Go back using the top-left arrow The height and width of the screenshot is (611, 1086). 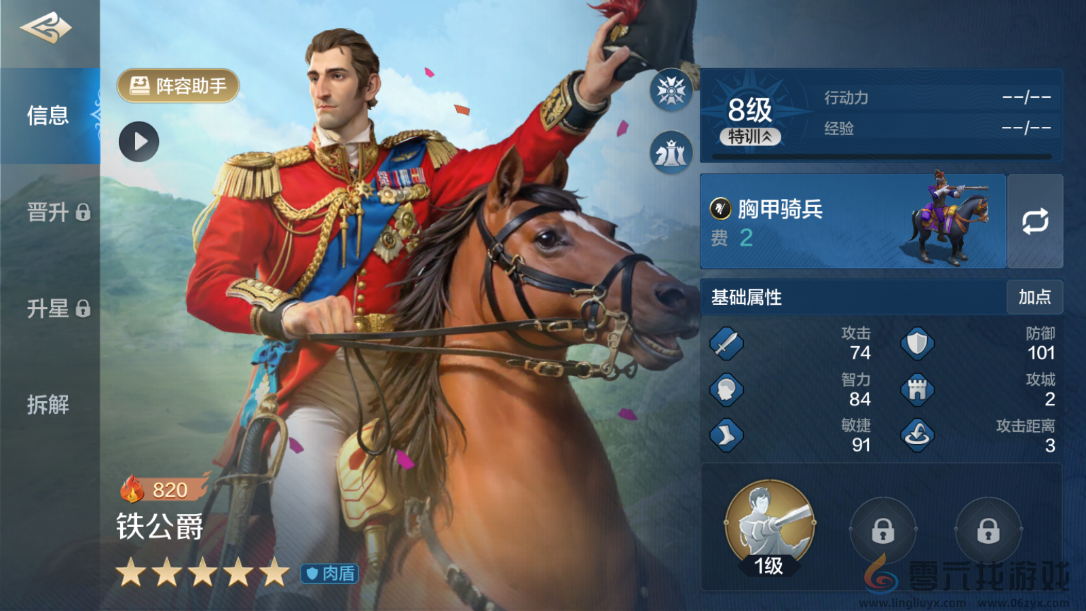46,28
